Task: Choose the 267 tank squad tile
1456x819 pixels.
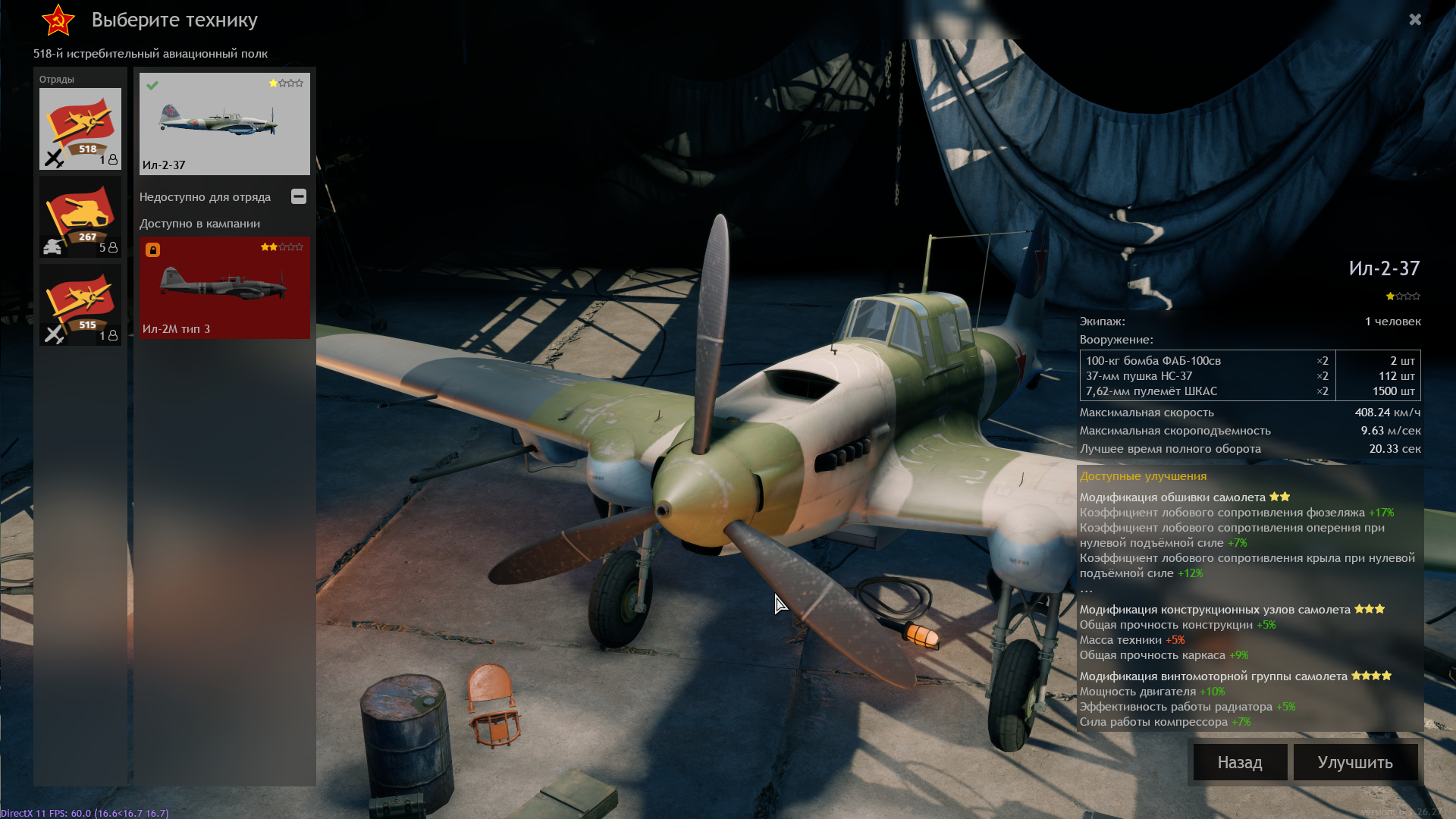Action: (80, 217)
